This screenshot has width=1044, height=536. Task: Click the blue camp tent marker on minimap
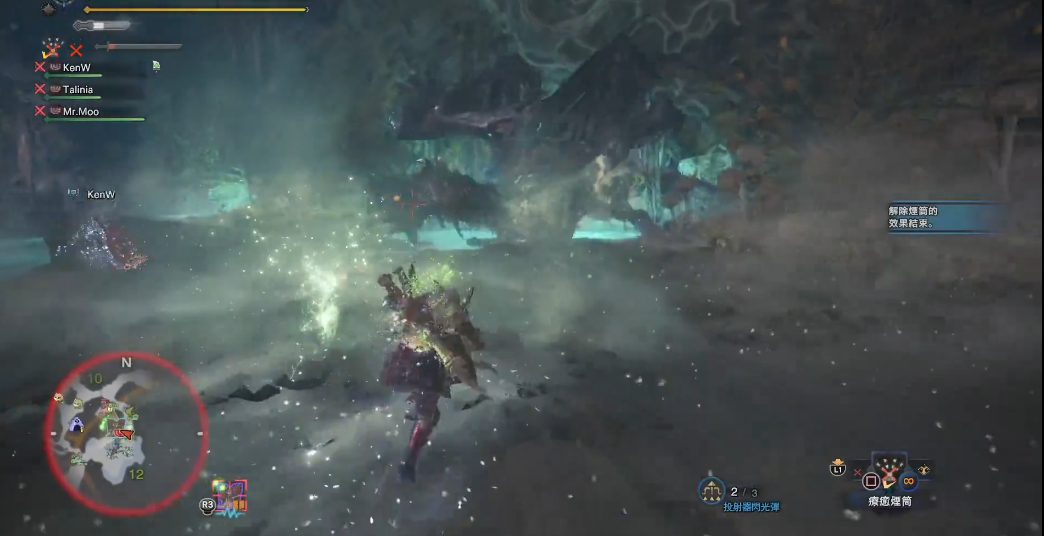(76, 428)
